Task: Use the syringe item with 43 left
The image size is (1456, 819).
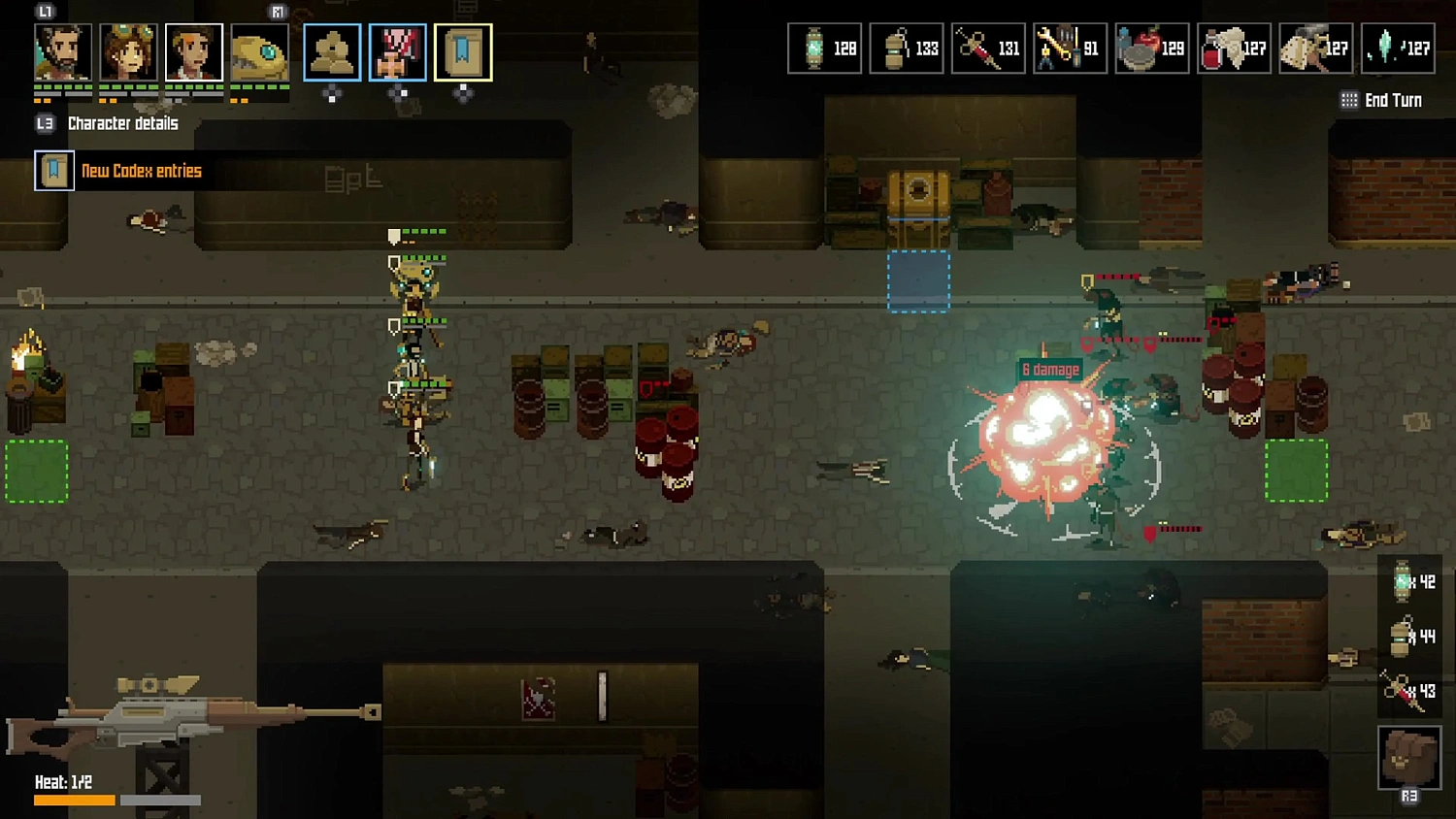Action: tap(1408, 691)
